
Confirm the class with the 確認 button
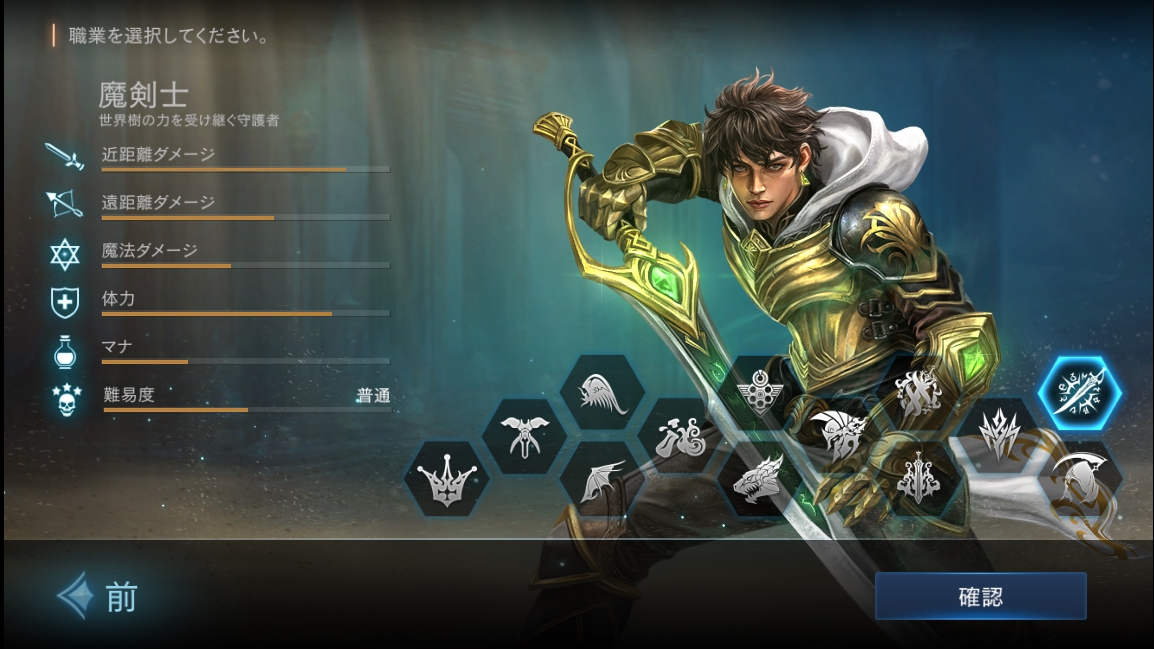pos(980,597)
